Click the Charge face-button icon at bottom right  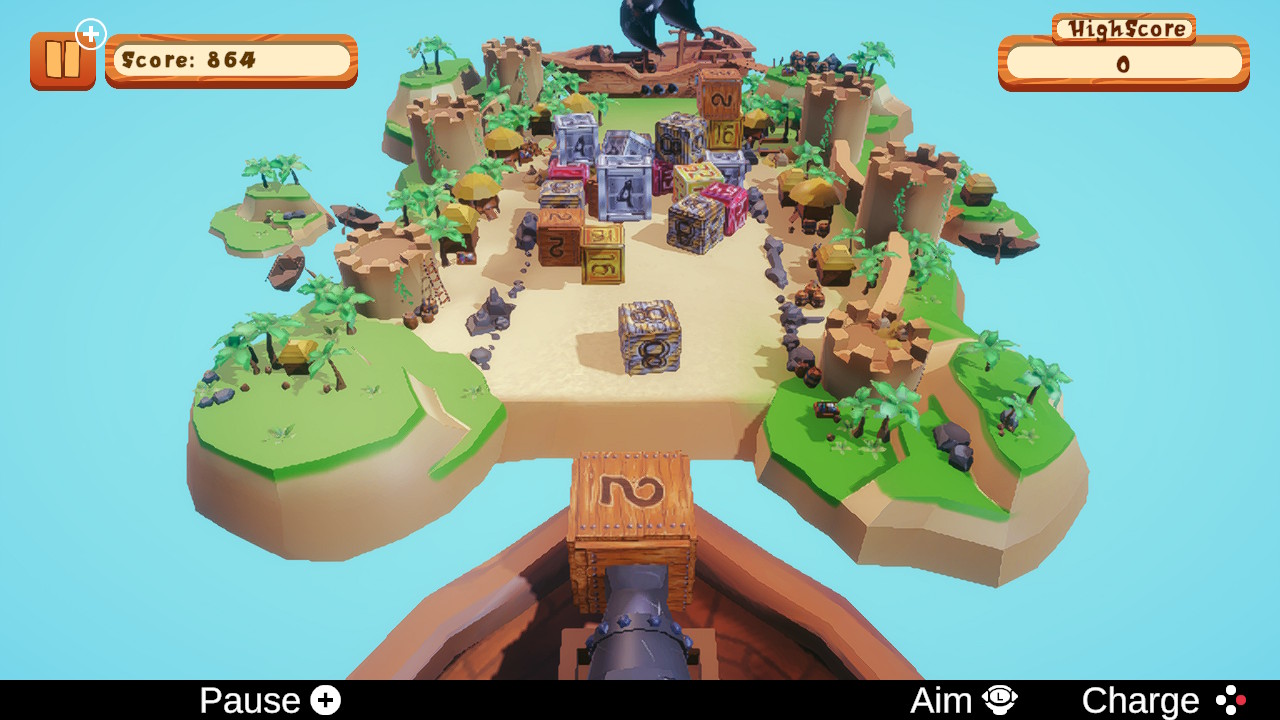1229,698
